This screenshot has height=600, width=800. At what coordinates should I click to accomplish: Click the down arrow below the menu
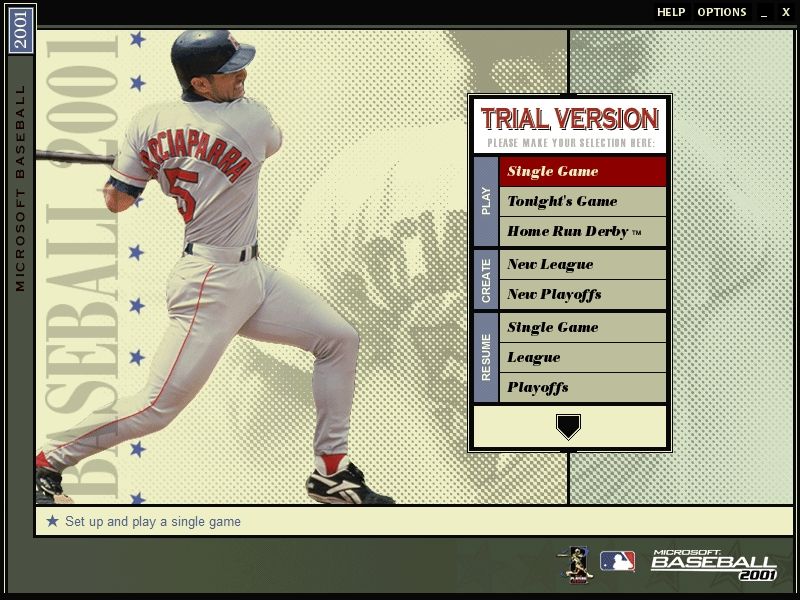pos(568,427)
